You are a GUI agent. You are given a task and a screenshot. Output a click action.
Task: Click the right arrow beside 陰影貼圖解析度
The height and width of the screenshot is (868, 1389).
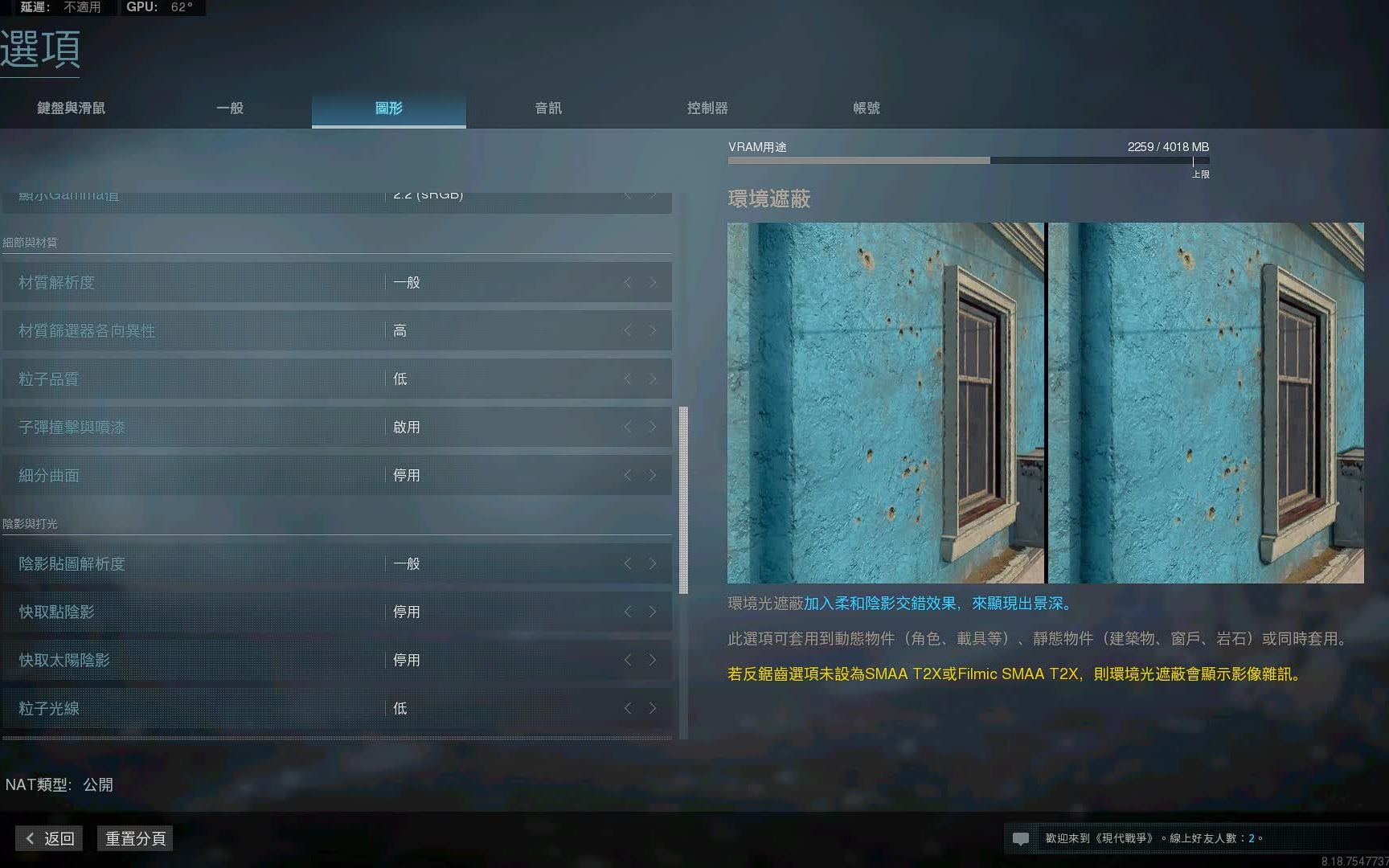pyautogui.click(x=652, y=563)
